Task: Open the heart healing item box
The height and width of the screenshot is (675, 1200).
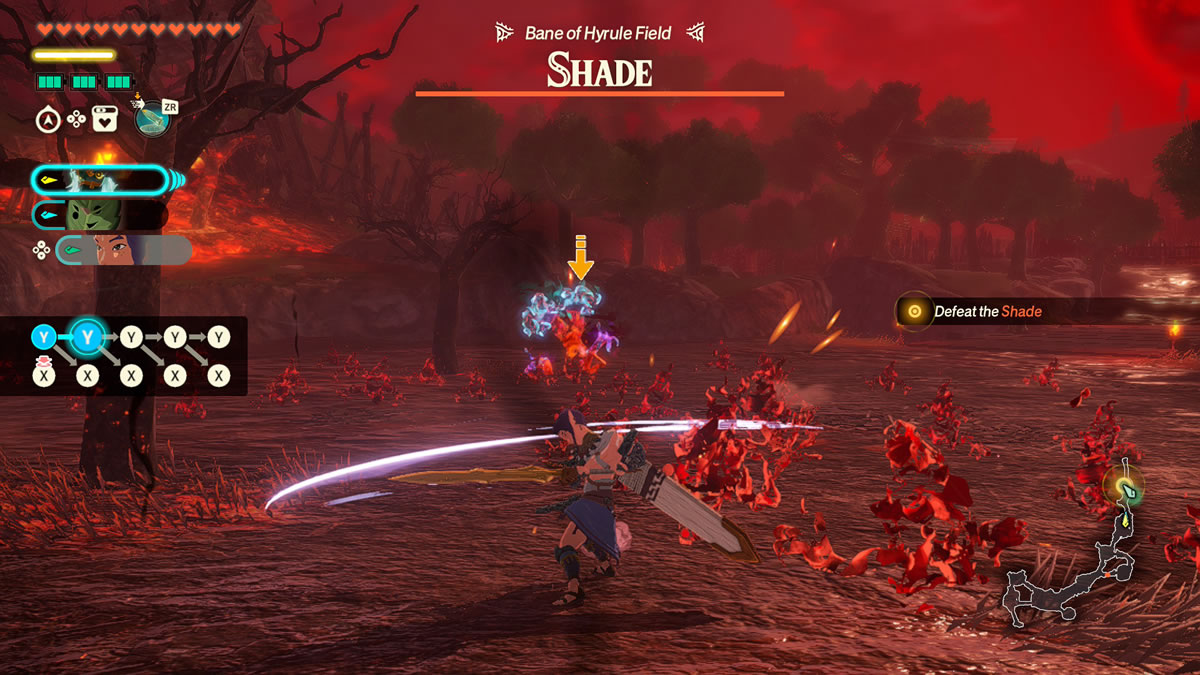Action: coord(105,120)
